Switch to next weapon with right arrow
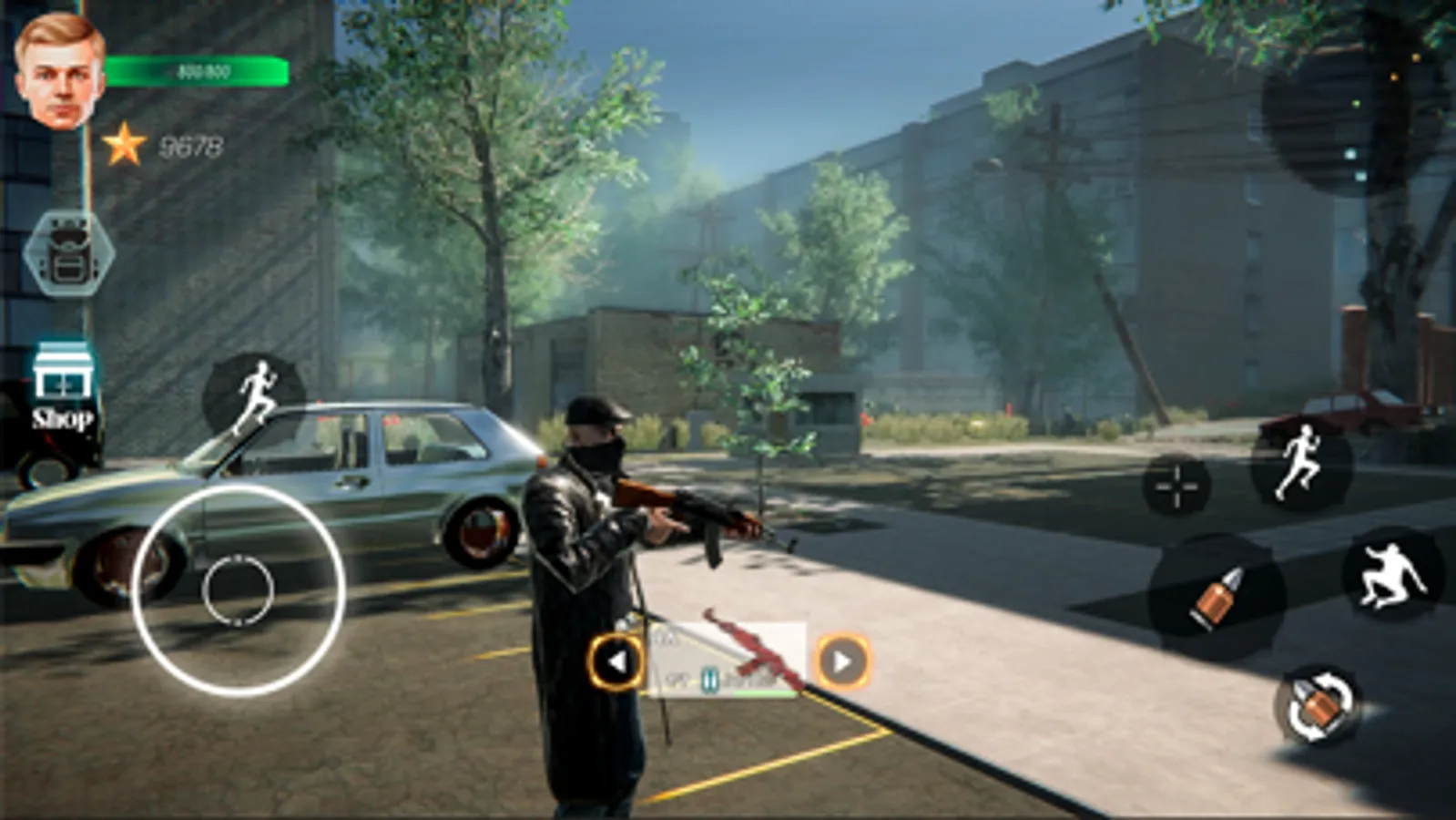 [x=842, y=660]
